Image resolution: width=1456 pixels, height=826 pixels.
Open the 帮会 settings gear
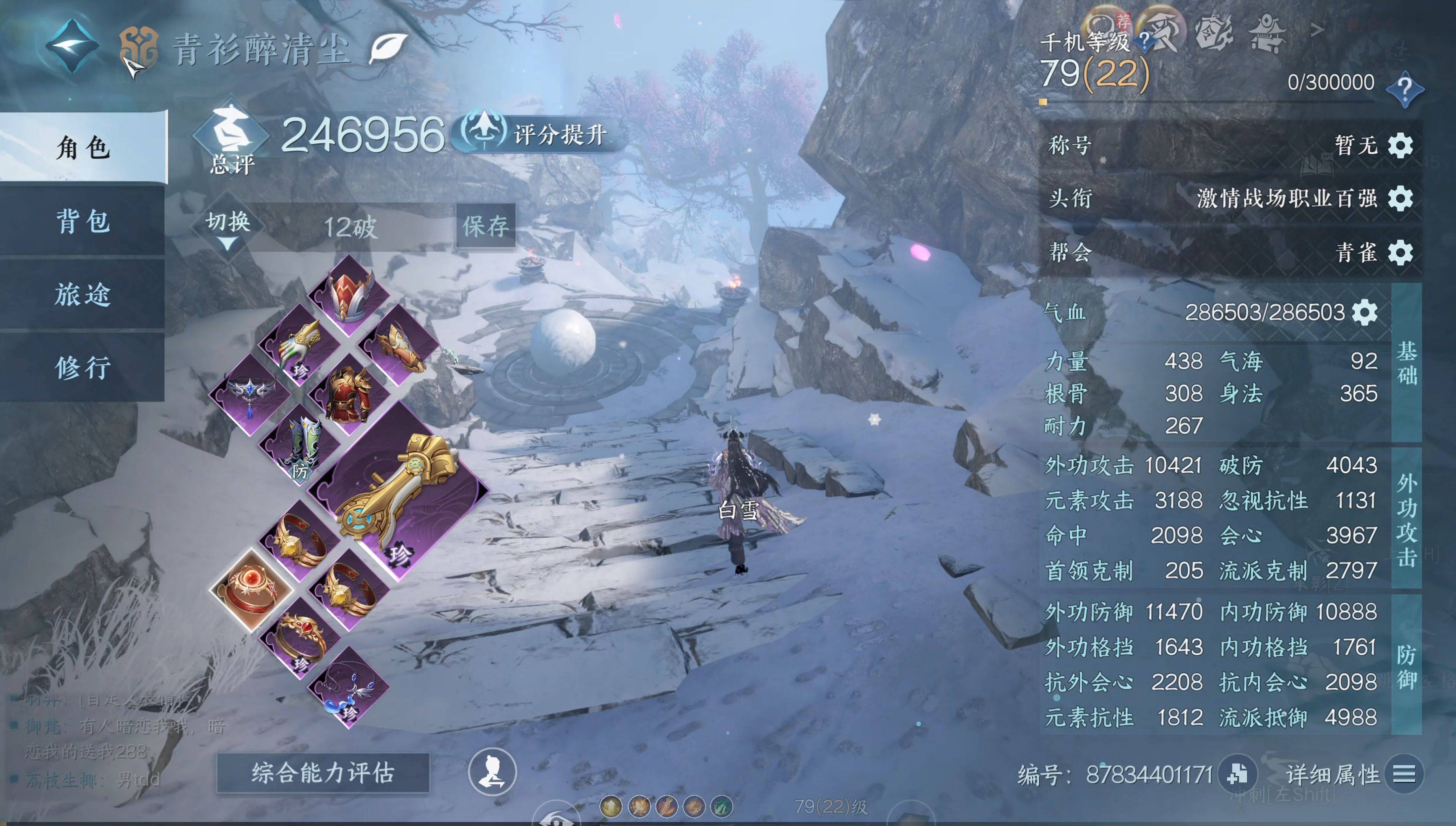[x=1401, y=252]
